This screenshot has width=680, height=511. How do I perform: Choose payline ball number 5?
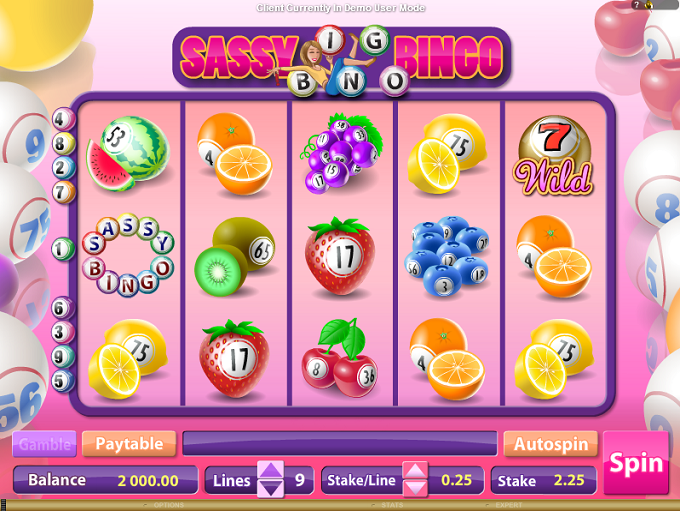click(64, 380)
